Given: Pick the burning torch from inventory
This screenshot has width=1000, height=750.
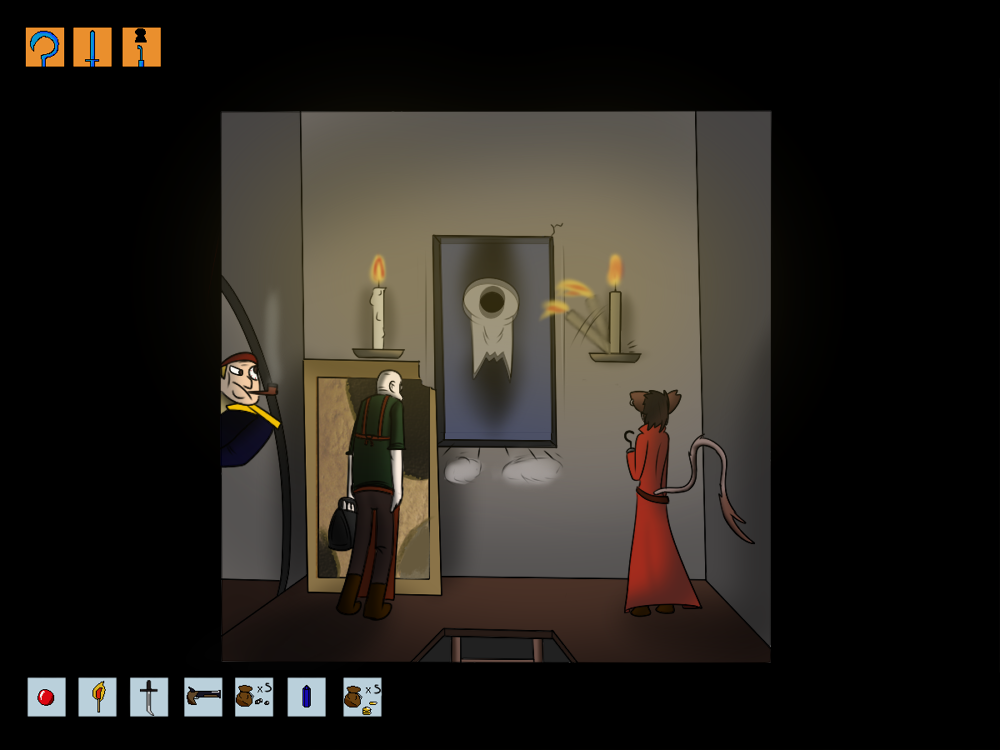Looking at the screenshot, I should [x=98, y=697].
